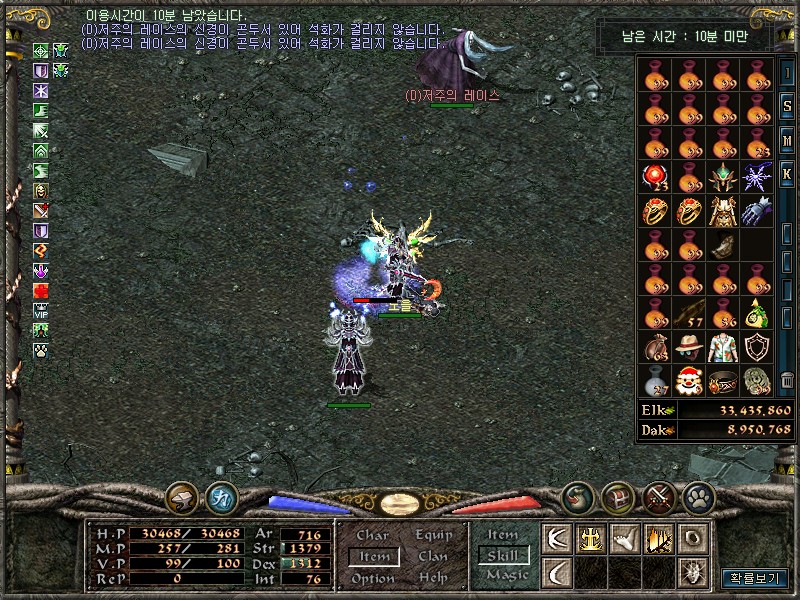Select the Hawaiian shirt inventory item
The width and height of the screenshot is (800, 600).
tap(722, 347)
